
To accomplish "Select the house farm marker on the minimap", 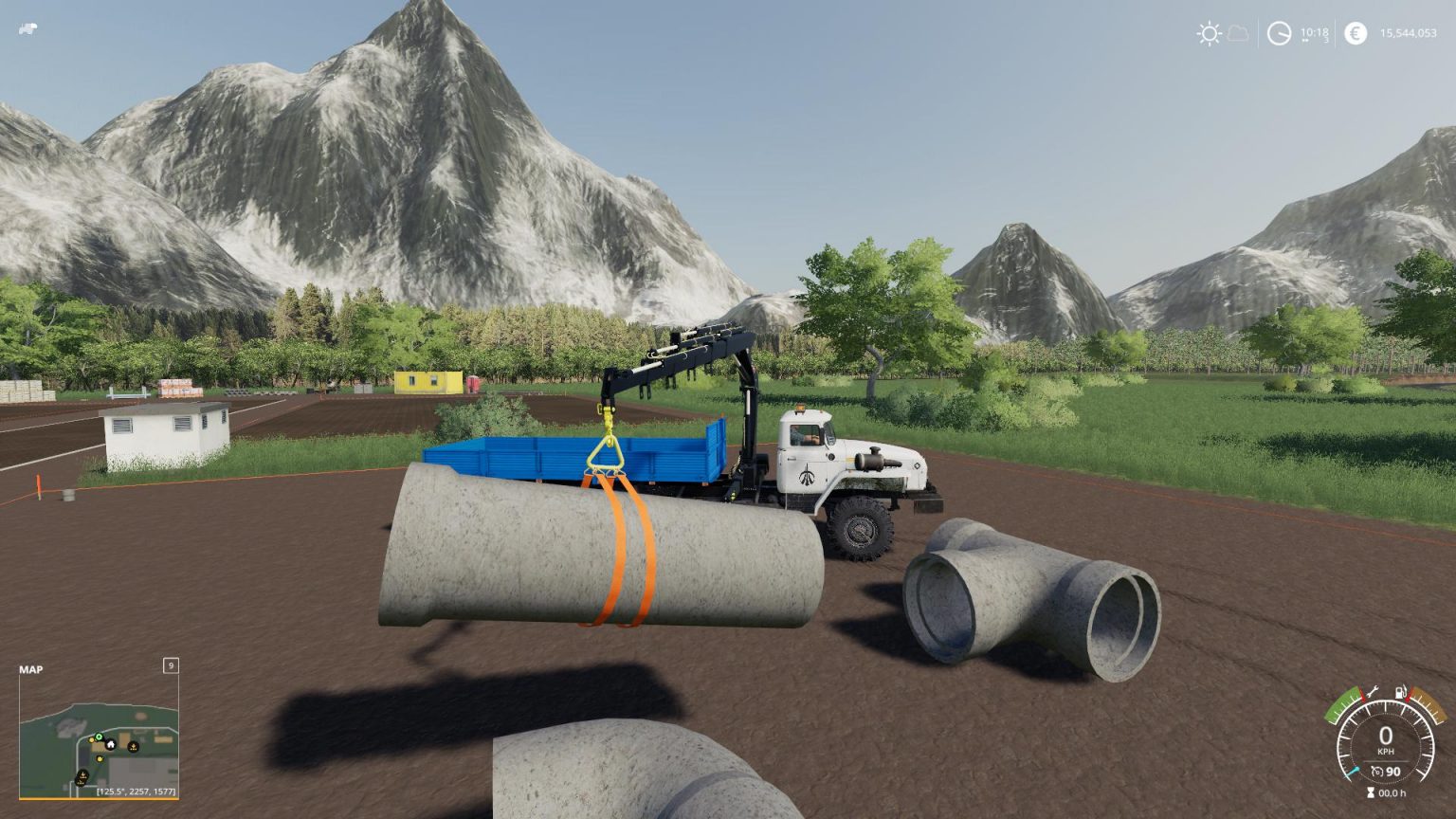I will point(111,744).
